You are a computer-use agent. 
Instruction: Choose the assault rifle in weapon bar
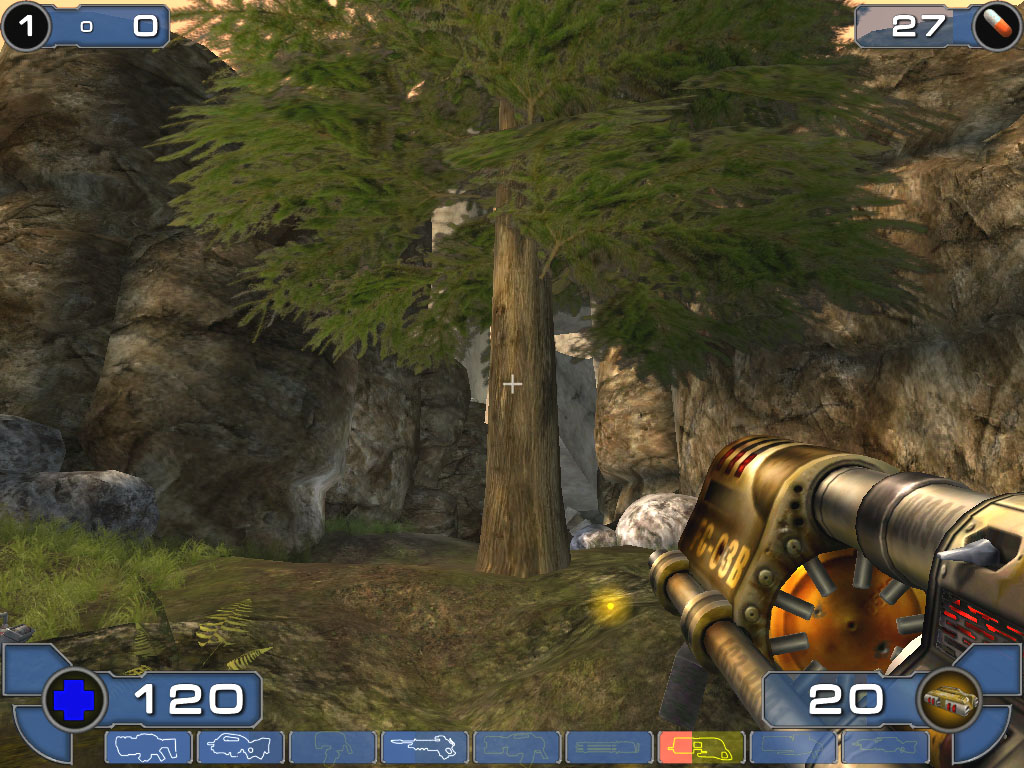[x=240, y=747]
